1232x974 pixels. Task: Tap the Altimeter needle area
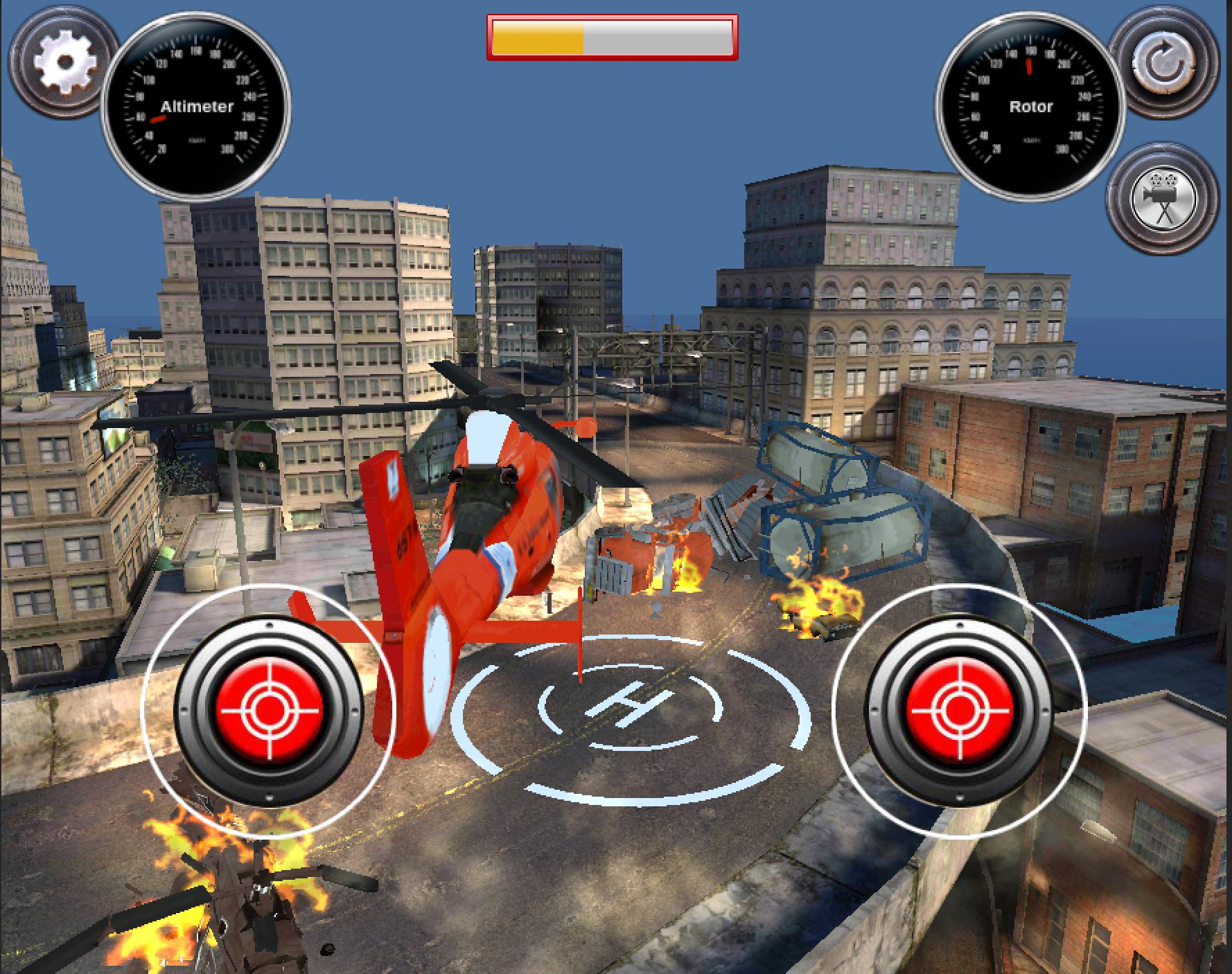158,119
